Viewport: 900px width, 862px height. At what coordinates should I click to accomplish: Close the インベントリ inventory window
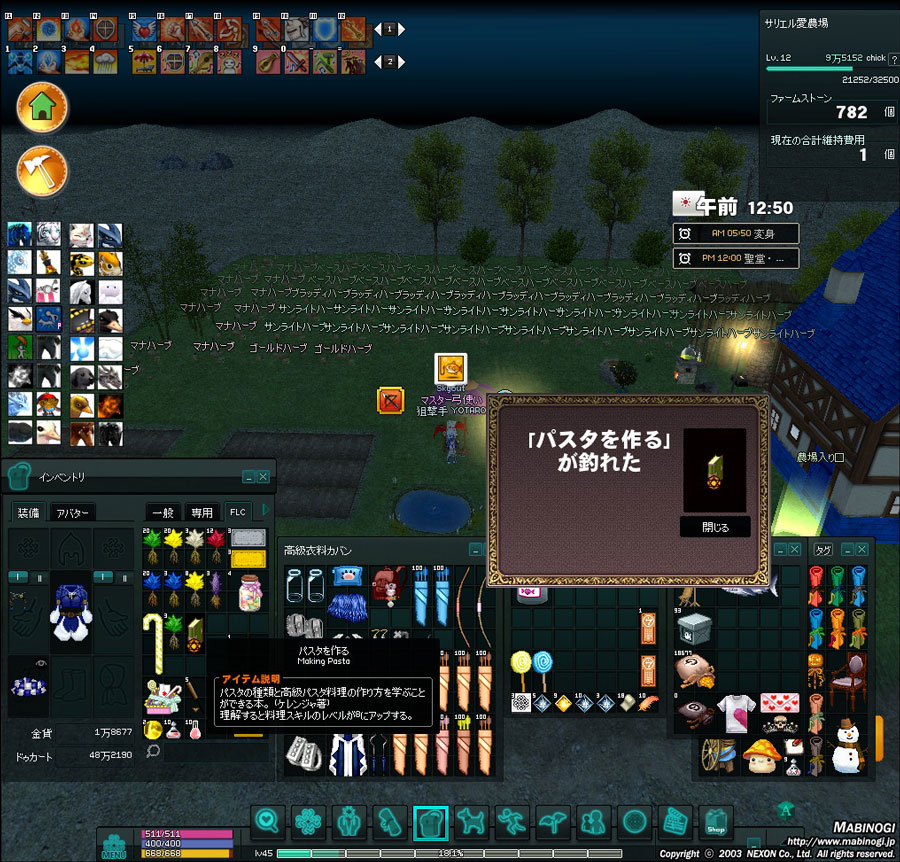click(263, 477)
